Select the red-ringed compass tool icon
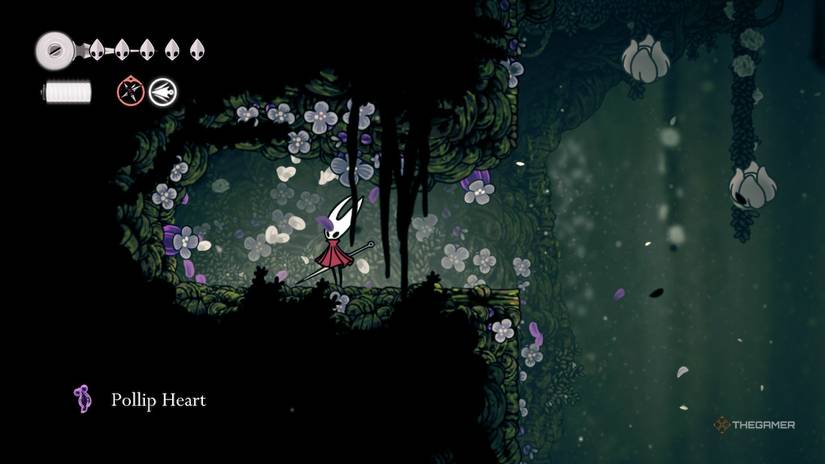The image size is (825, 464). [x=131, y=93]
